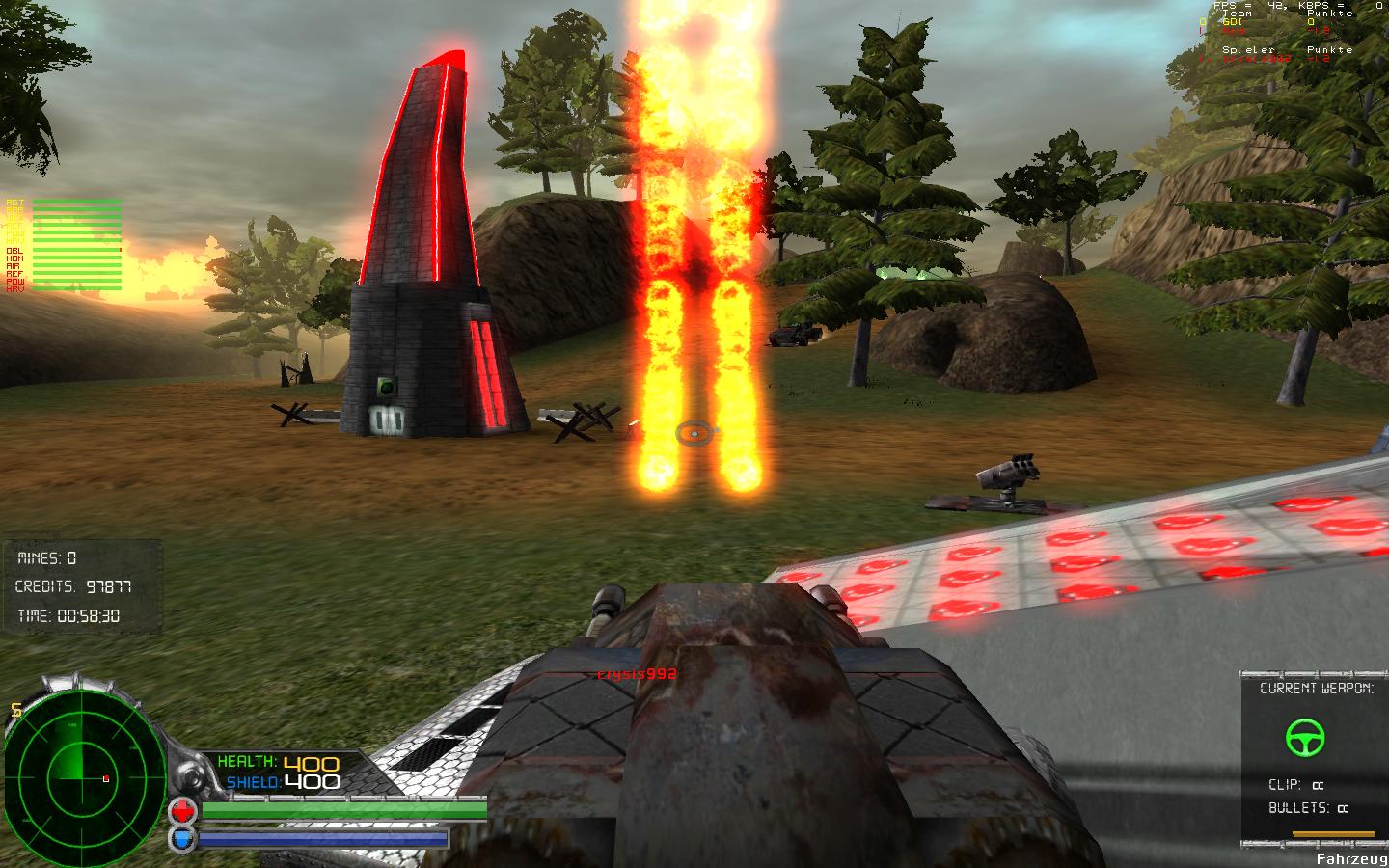Click the red cross health icon
Image resolution: width=1389 pixels, height=868 pixels.
182,810
